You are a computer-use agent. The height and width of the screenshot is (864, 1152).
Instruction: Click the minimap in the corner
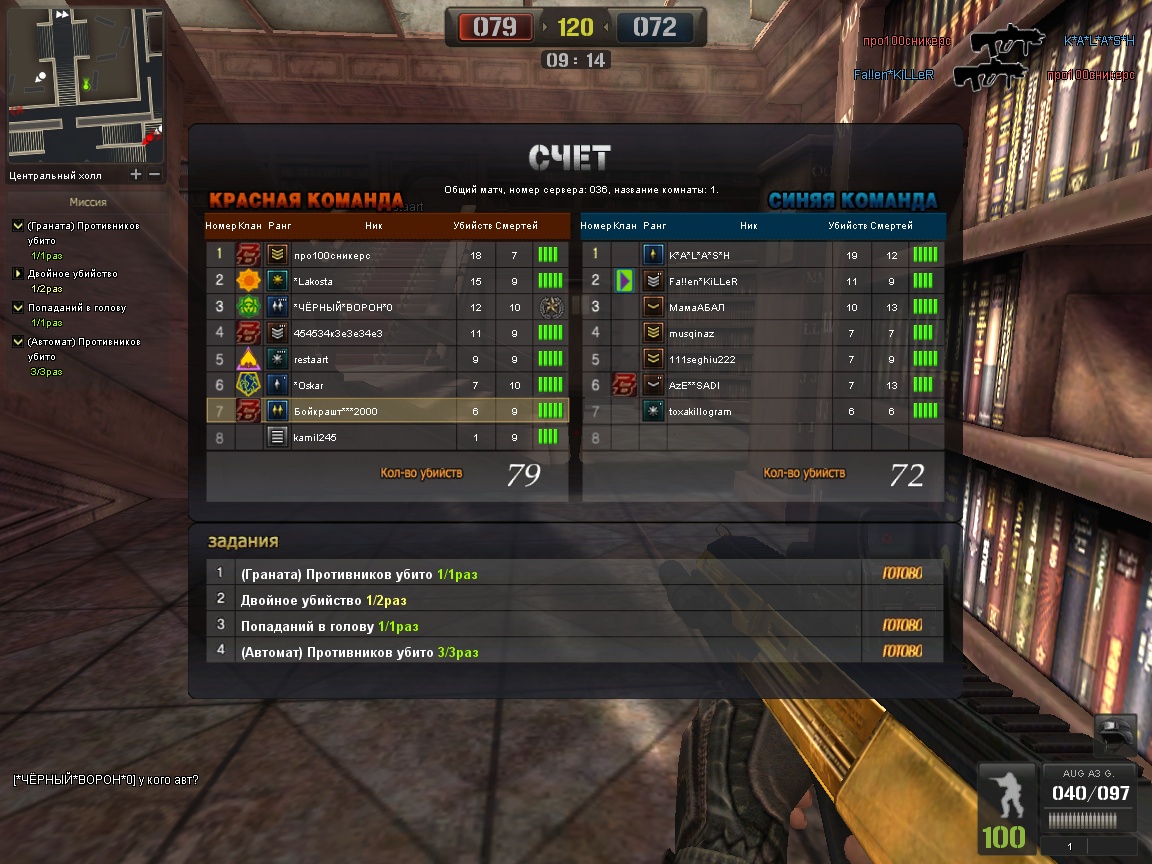(84, 85)
